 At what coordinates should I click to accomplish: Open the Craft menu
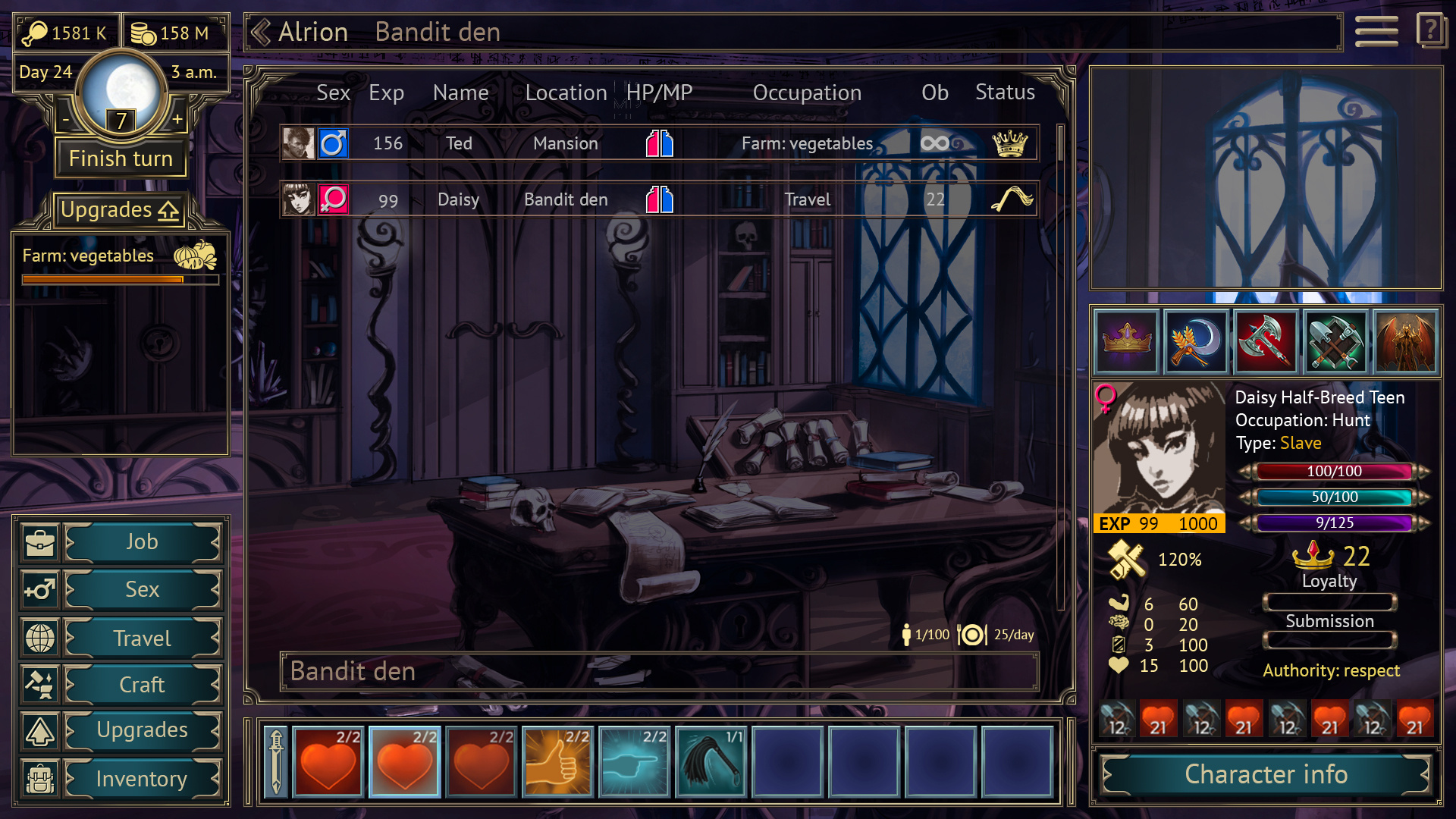click(142, 685)
